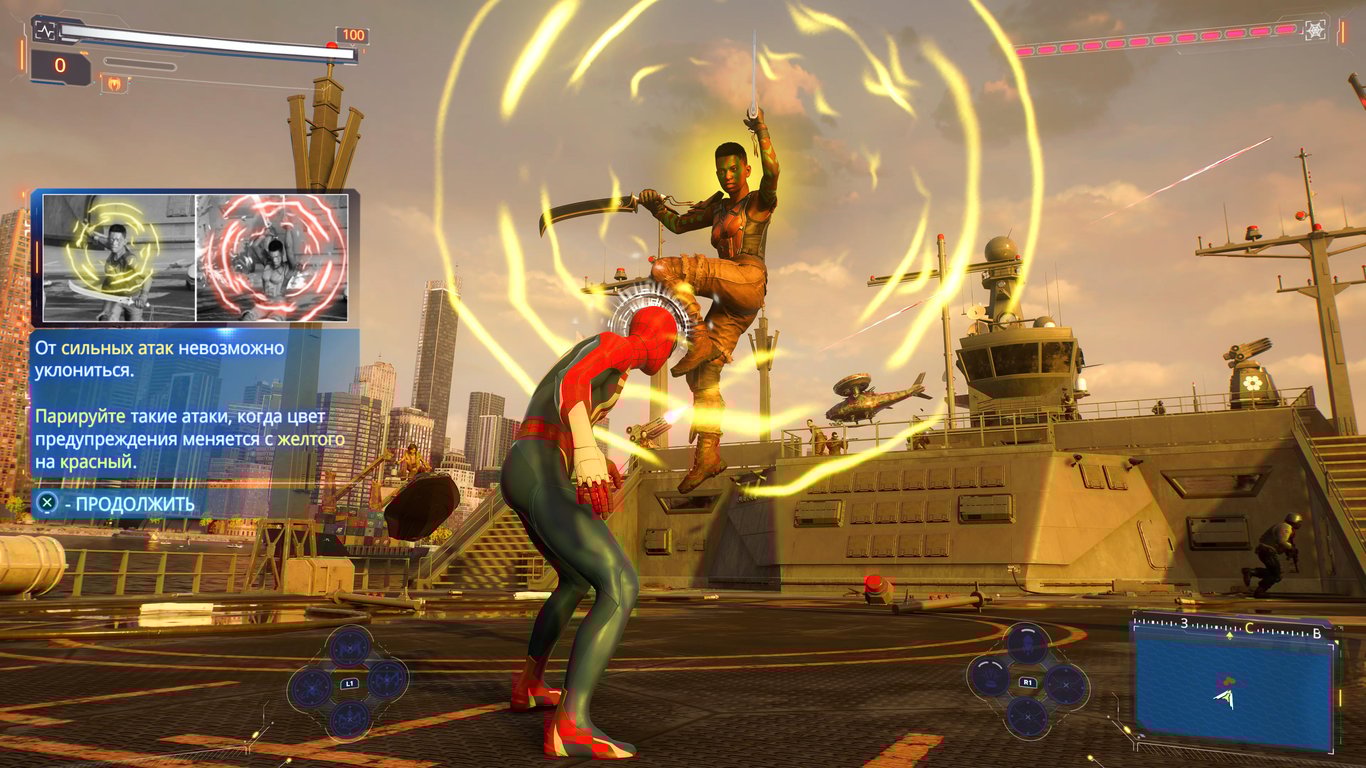The width and height of the screenshot is (1366, 768).
Task: View the red warning ring tutorial thumbnail
Action: click(x=272, y=258)
